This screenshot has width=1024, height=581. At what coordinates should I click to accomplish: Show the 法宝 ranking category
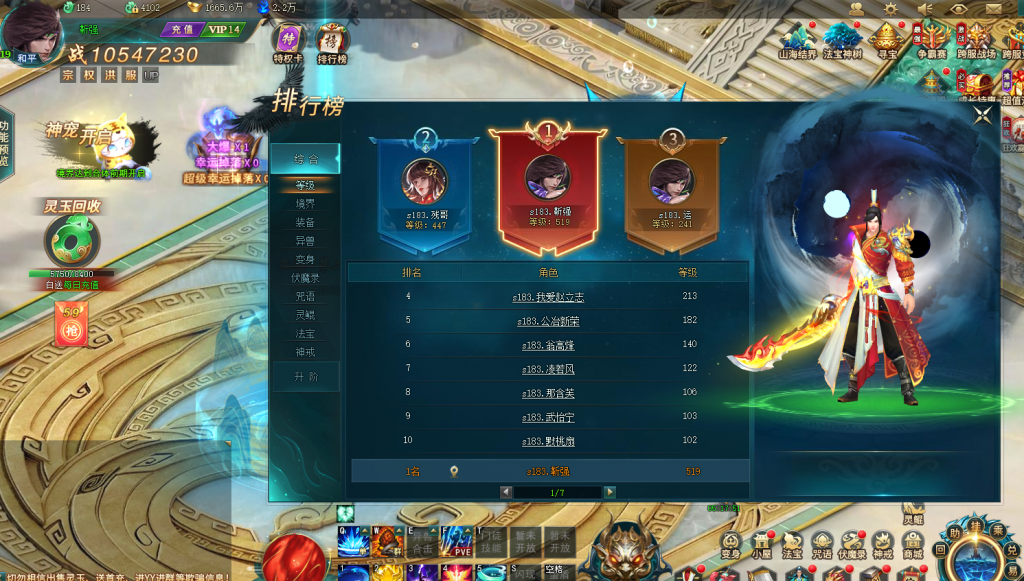(305, 333)
